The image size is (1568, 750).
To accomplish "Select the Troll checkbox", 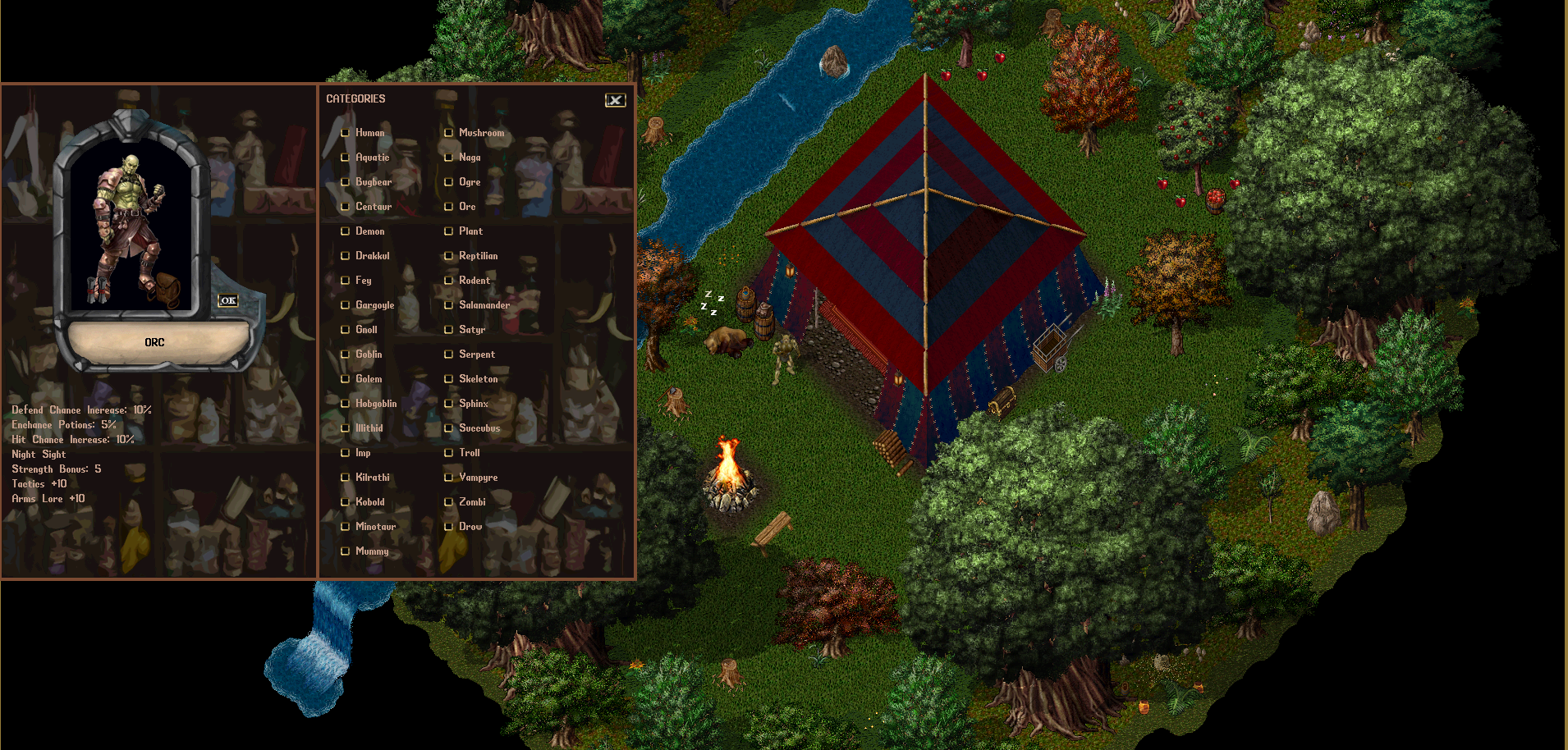I will tap(448, 452).
